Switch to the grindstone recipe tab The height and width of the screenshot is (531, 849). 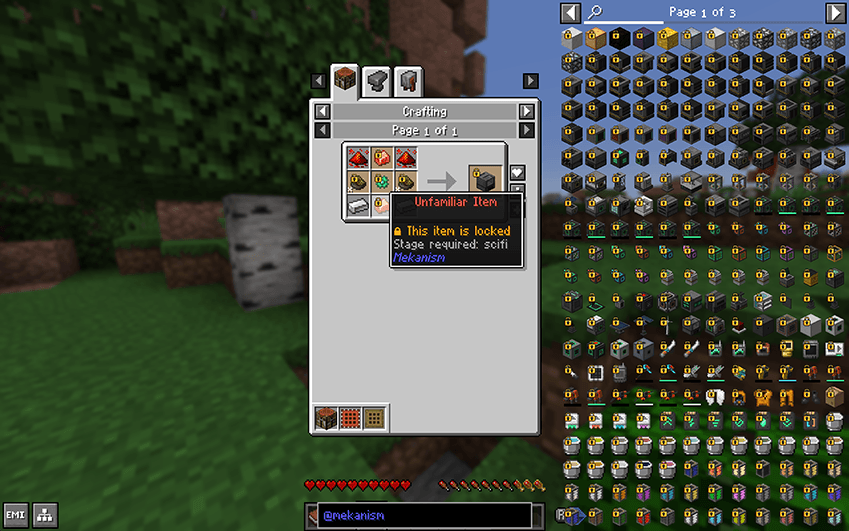[x=407, y=80]
